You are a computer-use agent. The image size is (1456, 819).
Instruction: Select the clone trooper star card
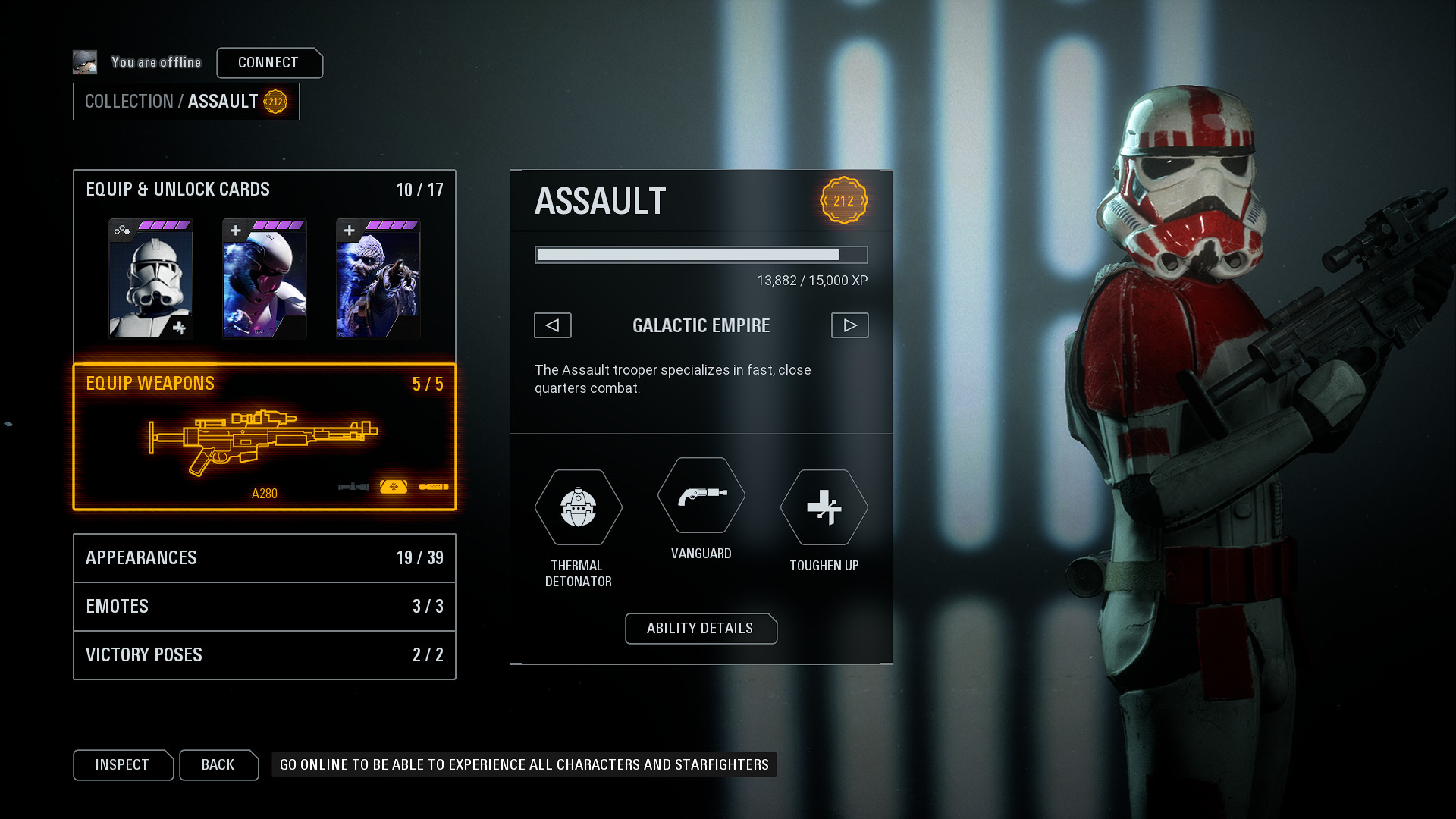pyautogui.click(x=150, y=279)
